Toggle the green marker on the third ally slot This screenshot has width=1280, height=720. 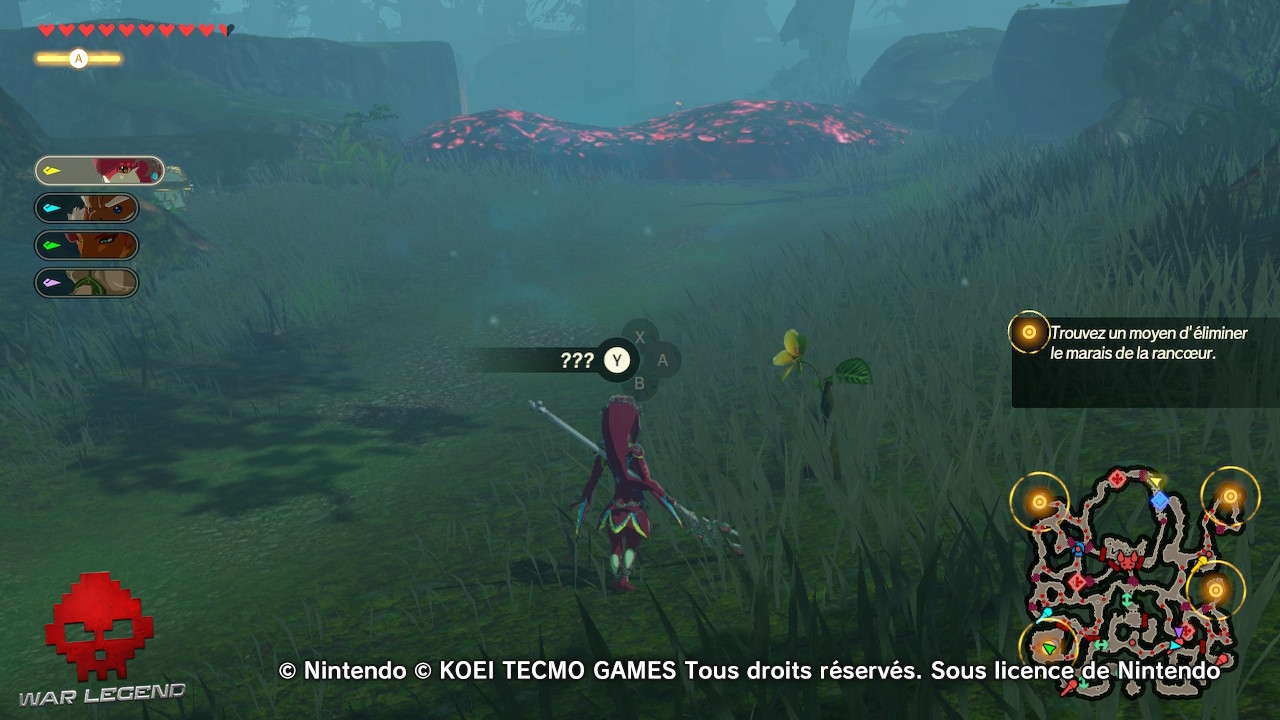coord(50,244)
